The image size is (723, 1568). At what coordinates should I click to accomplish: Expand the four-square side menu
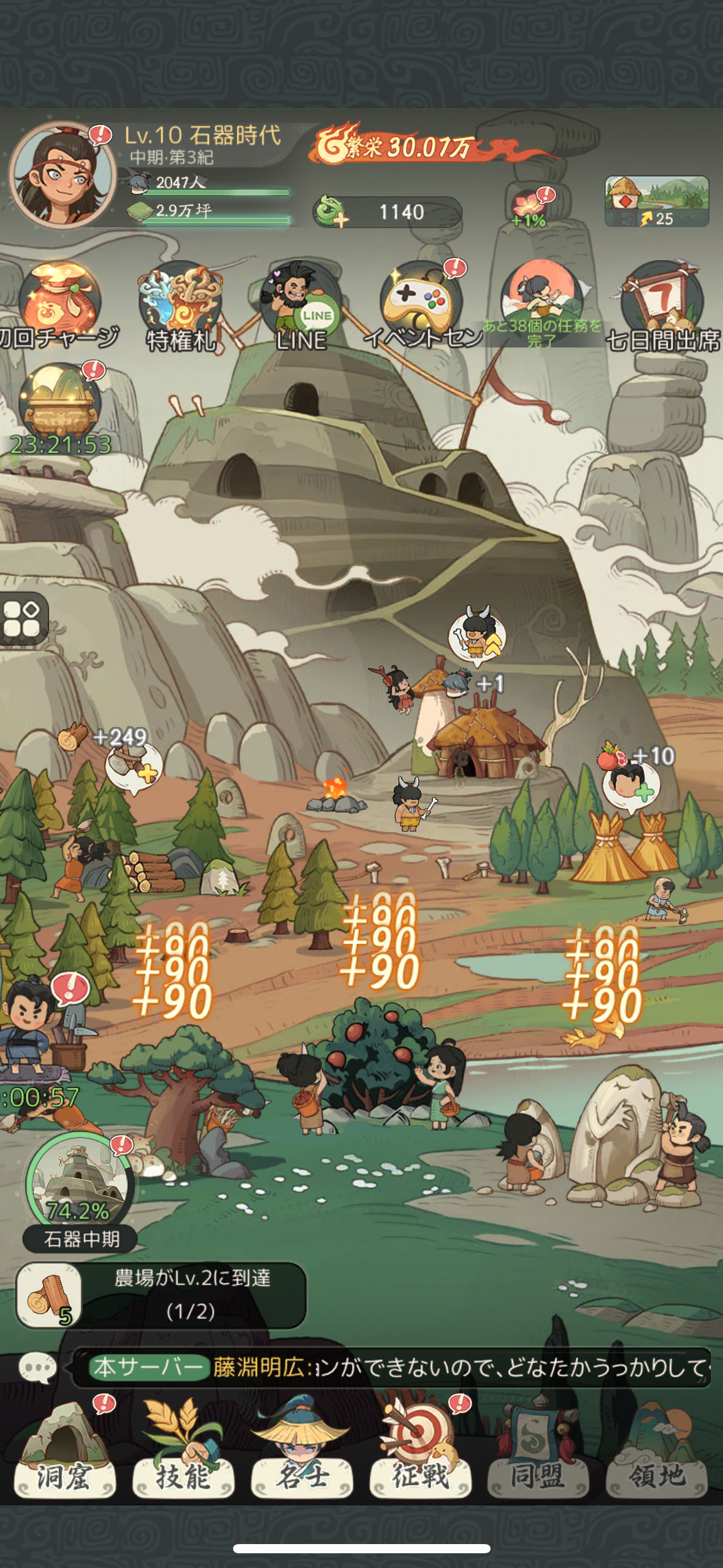coord(23,618)
